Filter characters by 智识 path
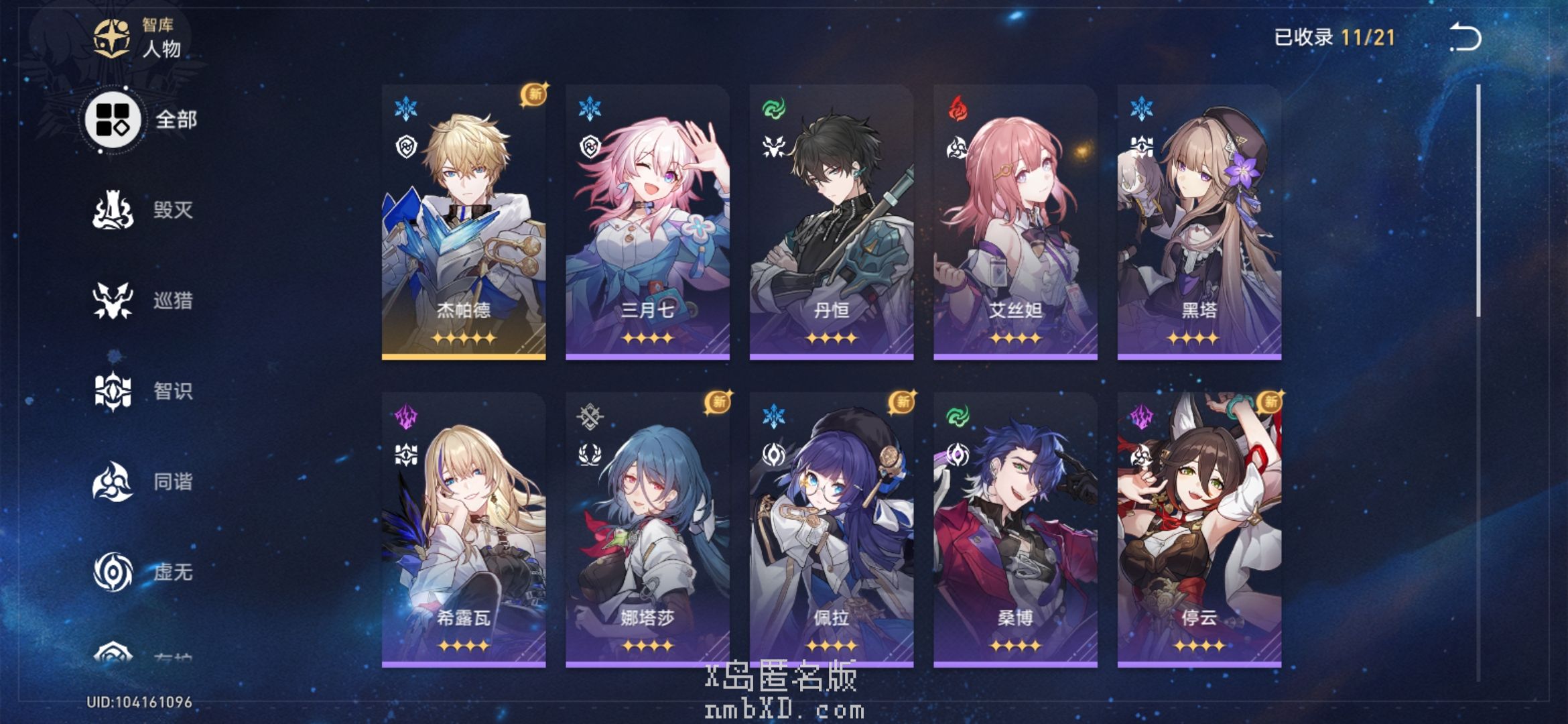Viewport: 1568px width, 724px height. click(x=142, y=391)
